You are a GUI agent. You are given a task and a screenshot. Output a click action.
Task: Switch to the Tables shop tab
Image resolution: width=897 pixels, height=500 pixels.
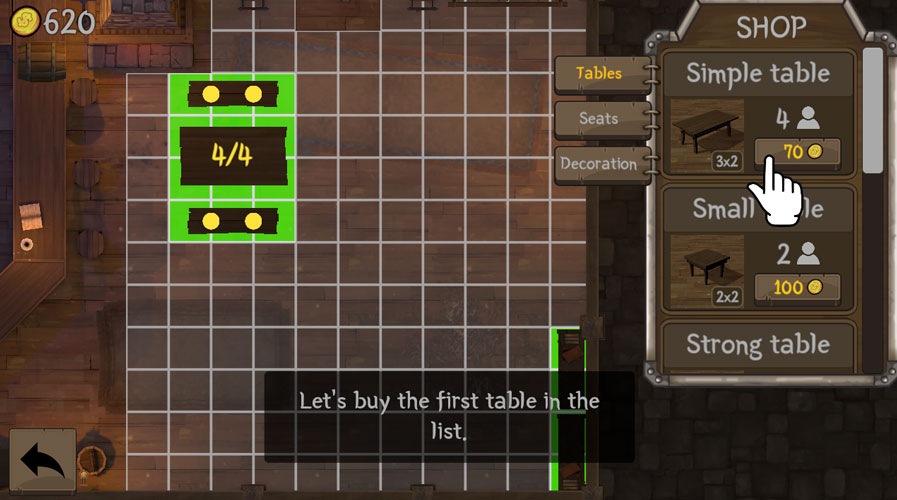(599, 73)
